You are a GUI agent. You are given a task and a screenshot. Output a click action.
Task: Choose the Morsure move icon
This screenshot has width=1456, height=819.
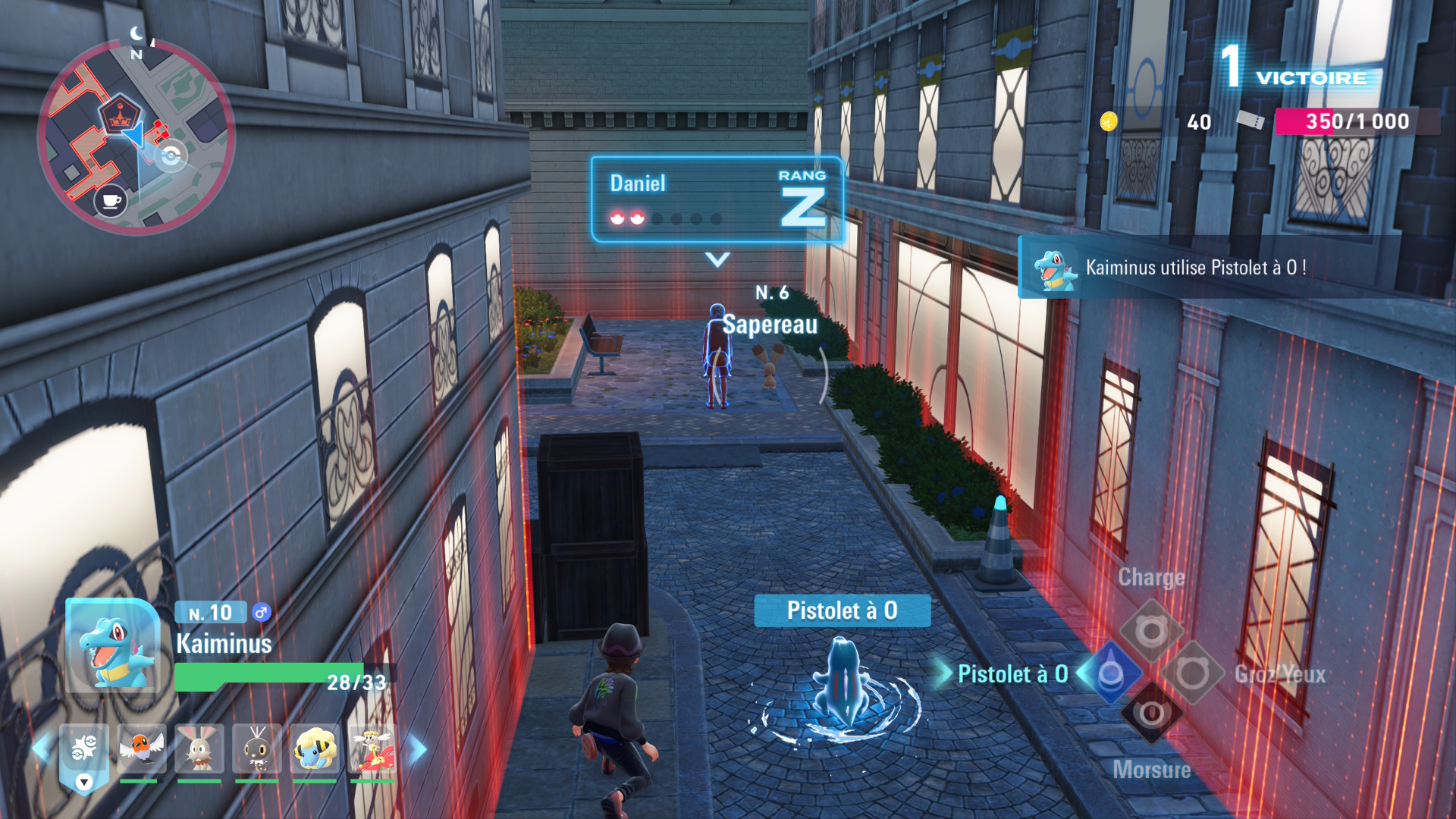pos(1151,714)
